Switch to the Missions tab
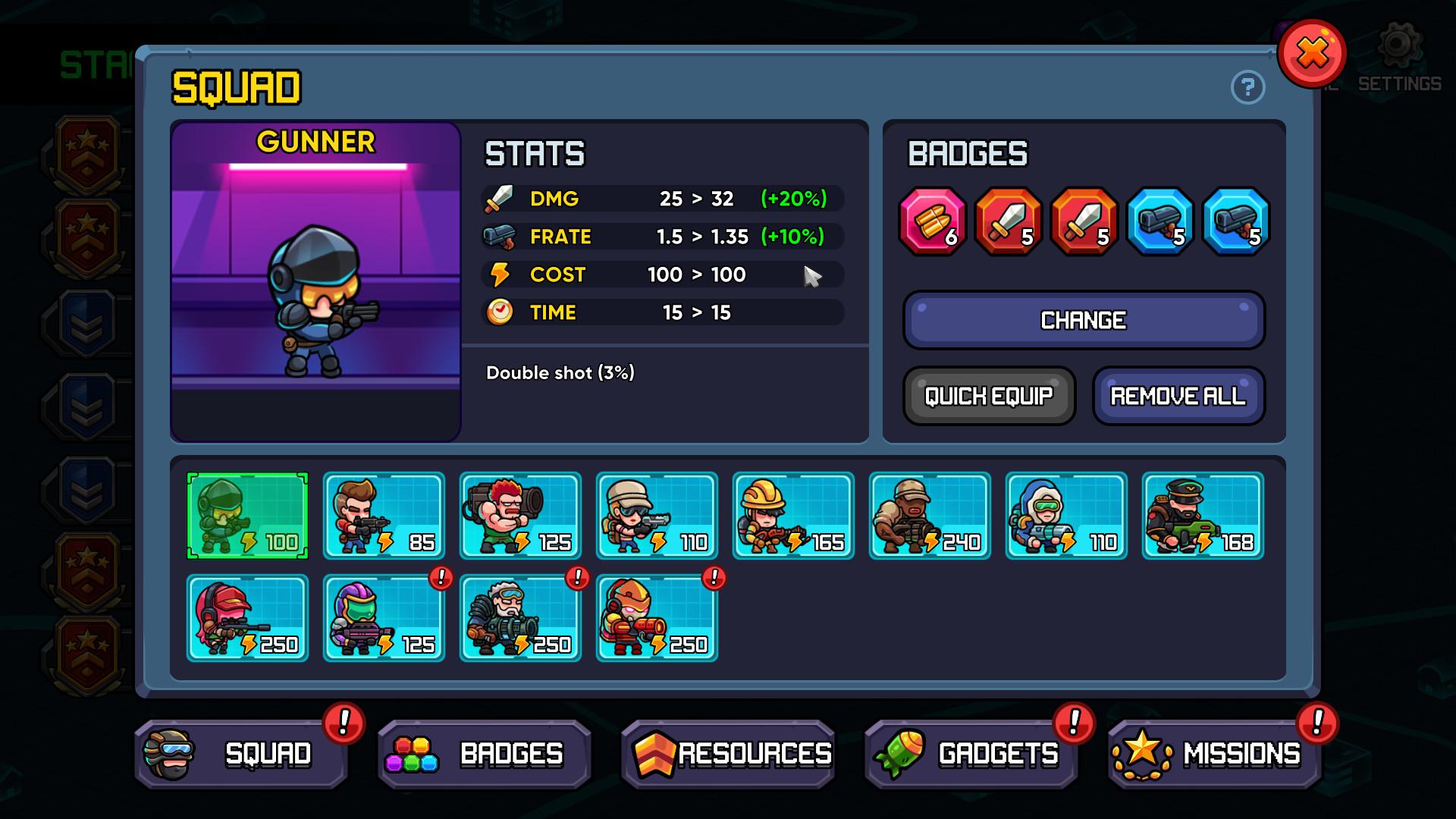Screen dimensions: 1456x819 1214,753
